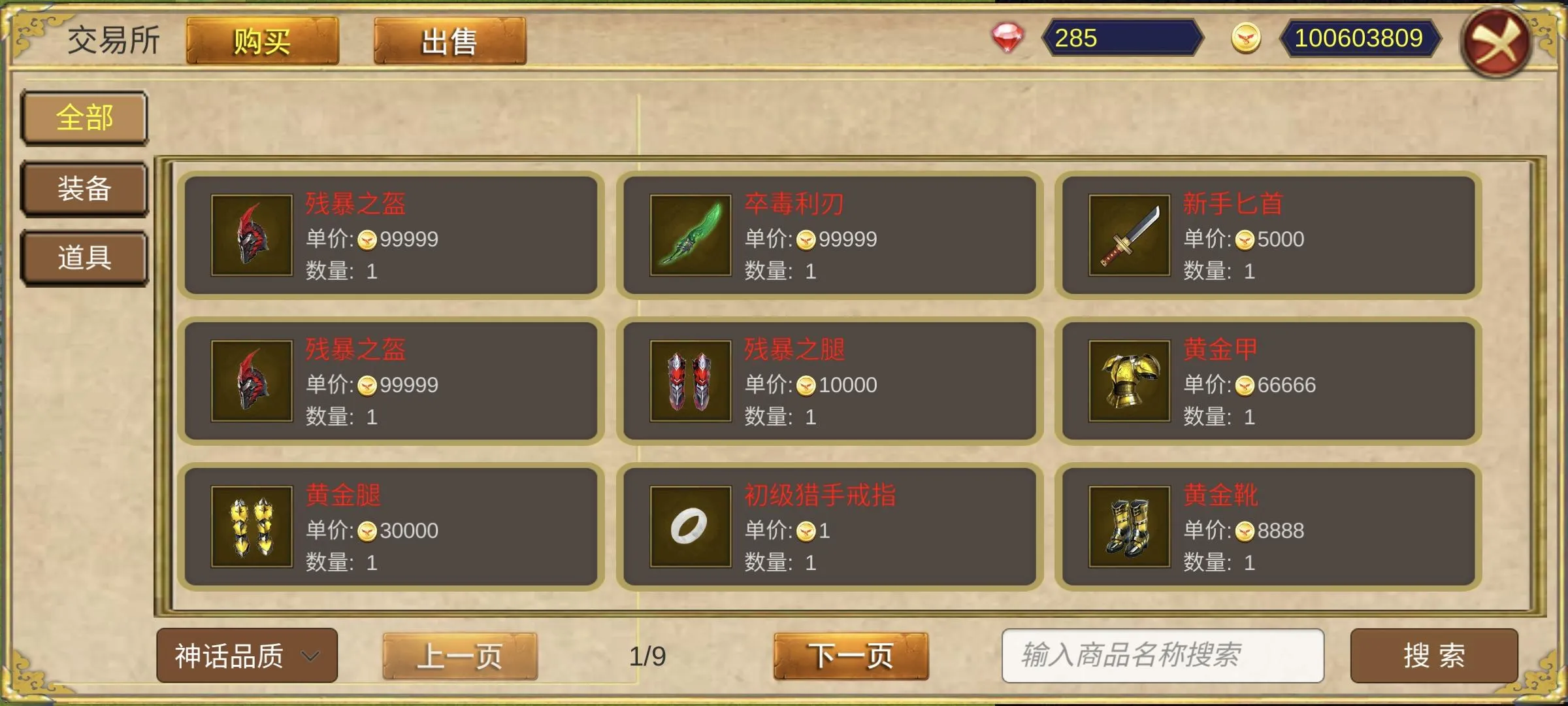Viewport: 1568px width, 706px height.
Task: Click the item name search input field
Action: point(1163,656)
